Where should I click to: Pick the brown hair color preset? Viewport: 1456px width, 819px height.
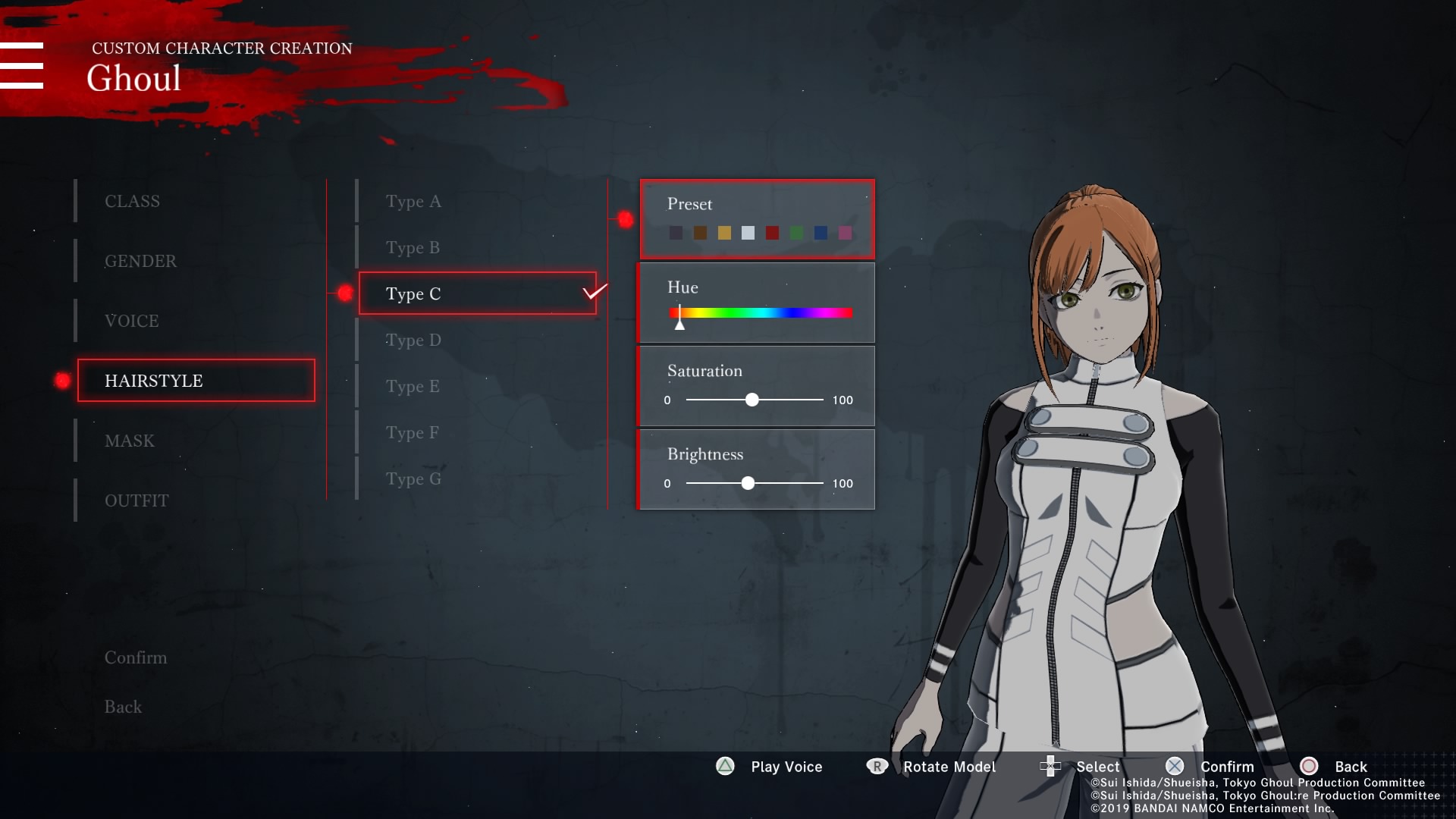pyautogui.click(x=700, y=233)
